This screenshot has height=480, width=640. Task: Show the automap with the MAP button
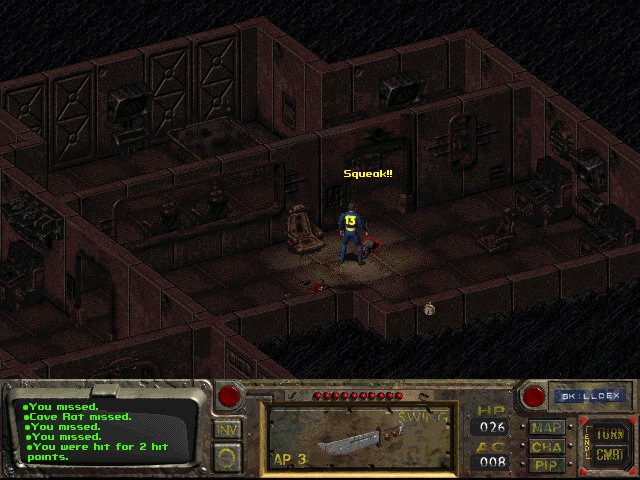(547, 427)
